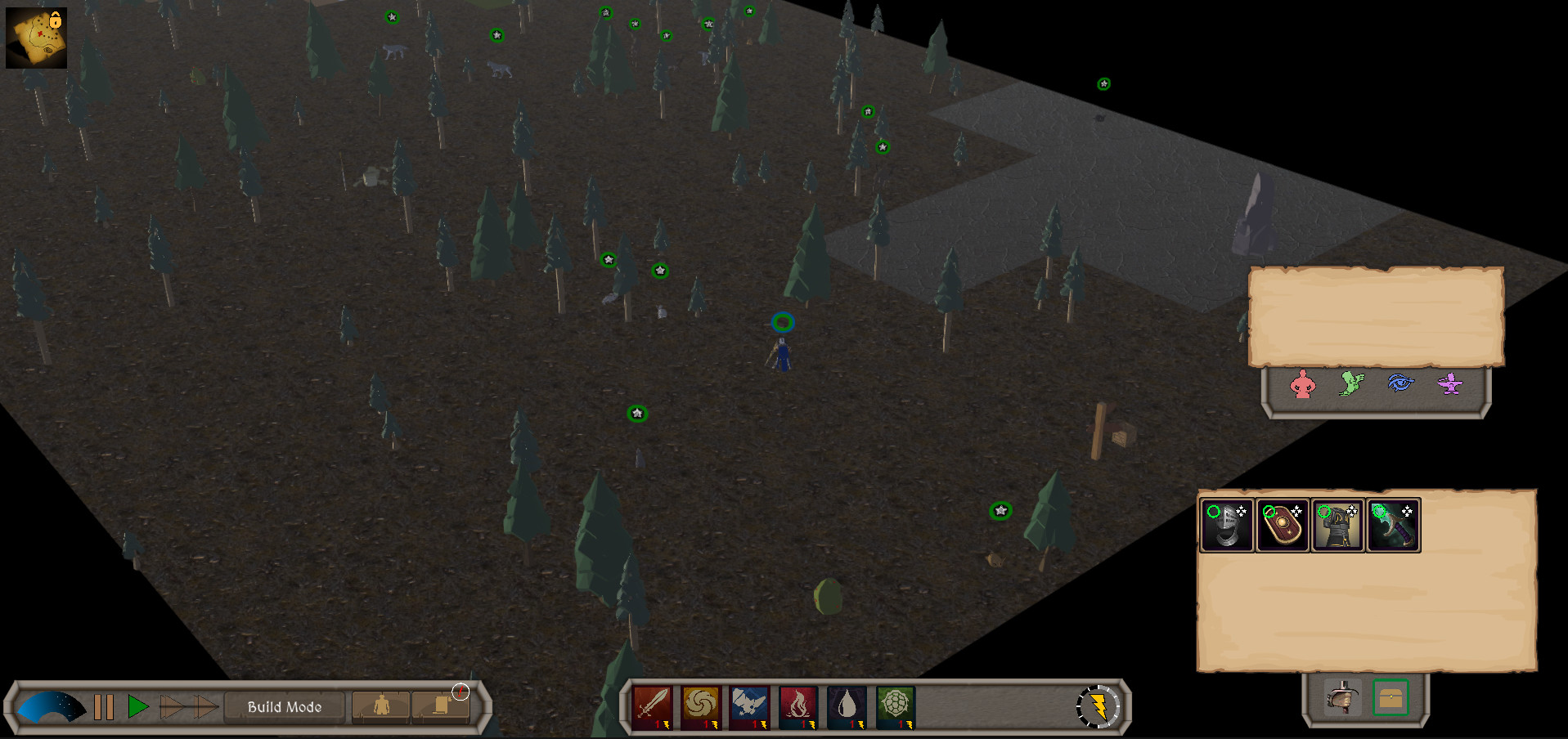Viewport: 1568px width, 739px height.
Task: Click the lightning bolt energy dial
Action: coord(1098,706)
